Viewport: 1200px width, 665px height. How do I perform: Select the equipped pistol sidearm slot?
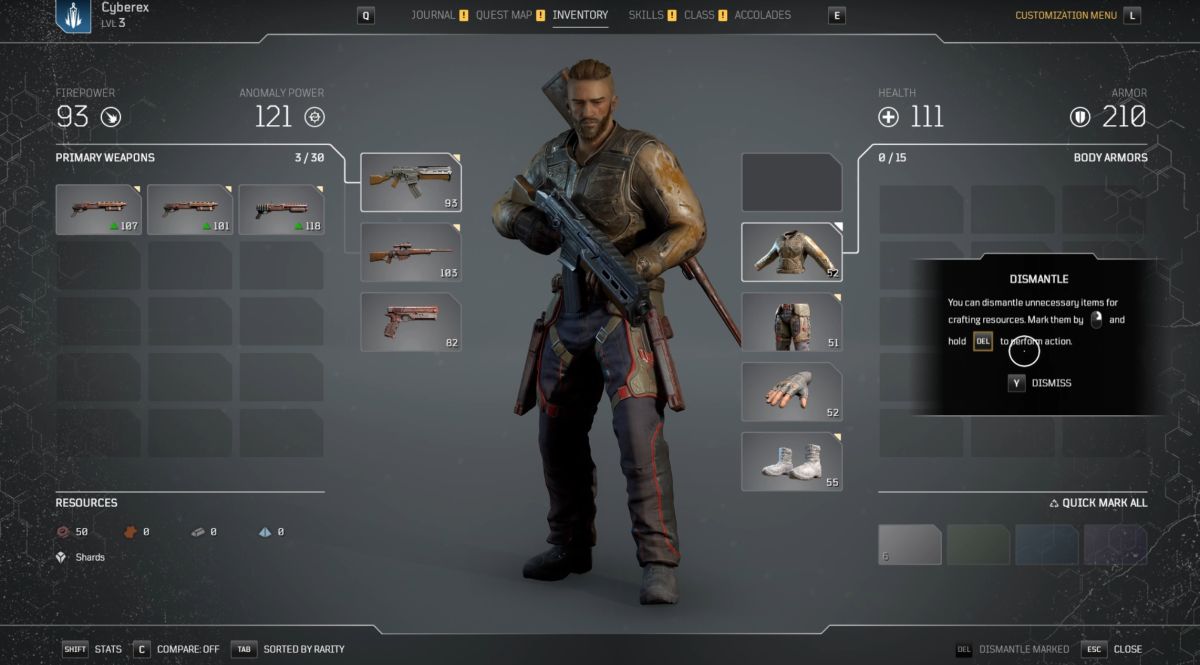[410, 322]
